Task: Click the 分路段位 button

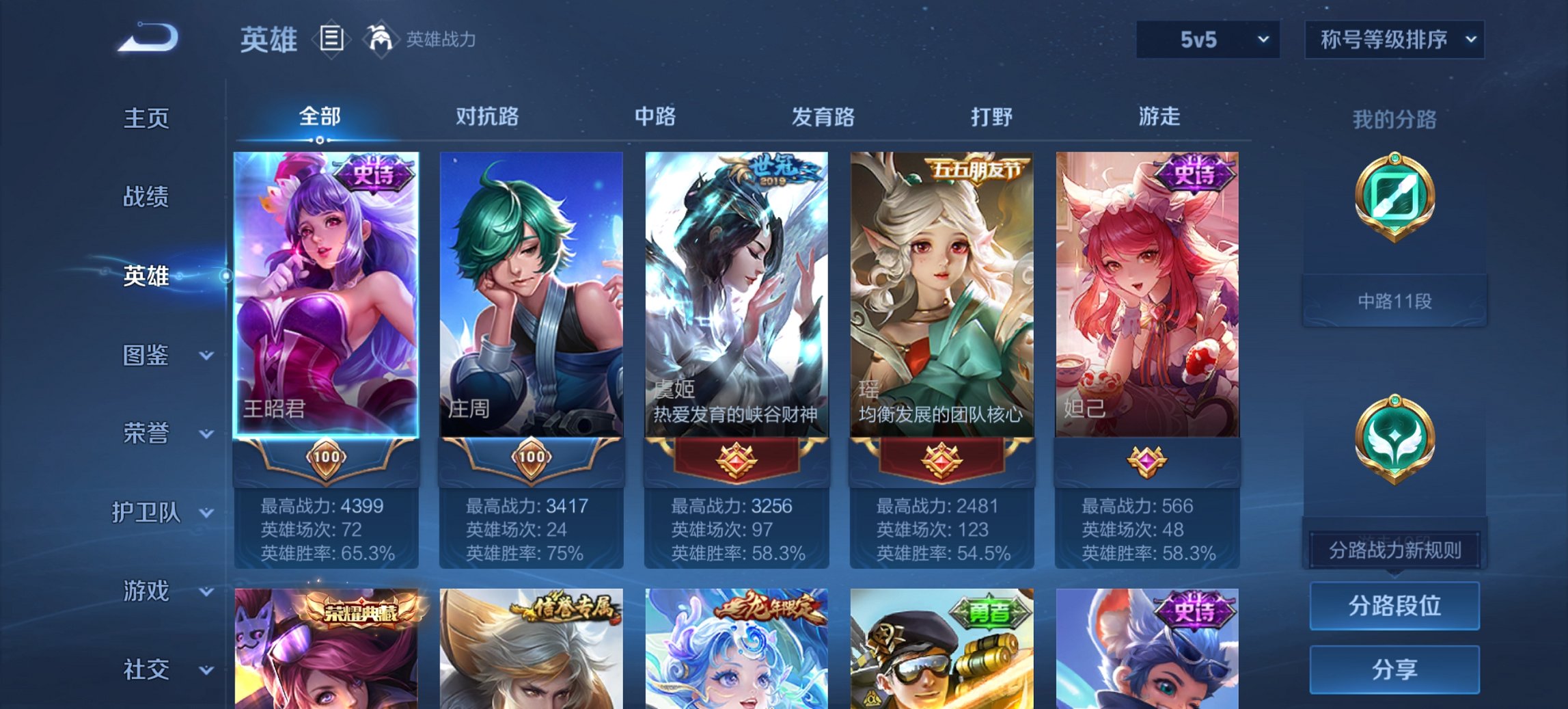Action: 1394,606
